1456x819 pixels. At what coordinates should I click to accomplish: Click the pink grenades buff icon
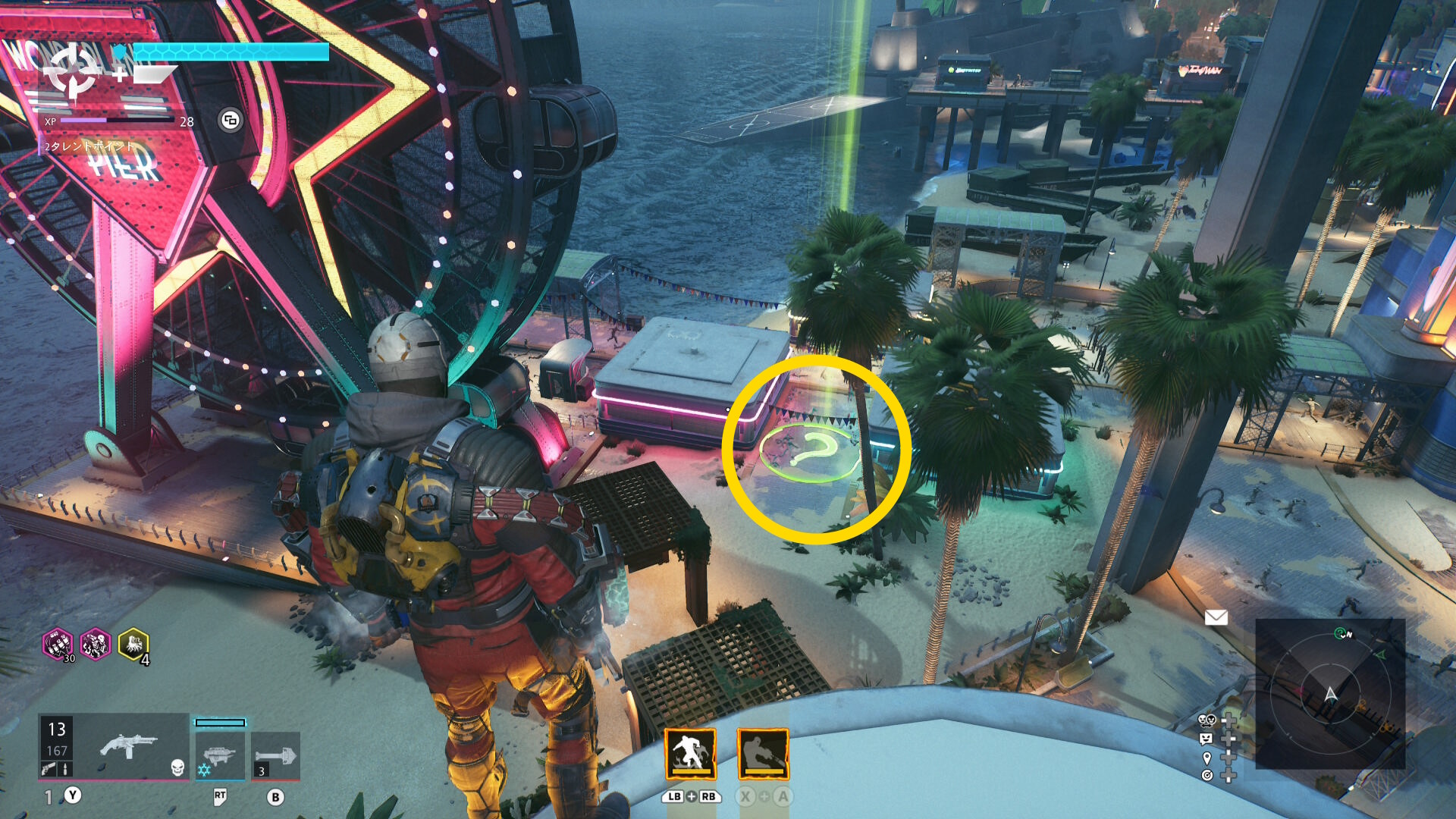[58, 645]
